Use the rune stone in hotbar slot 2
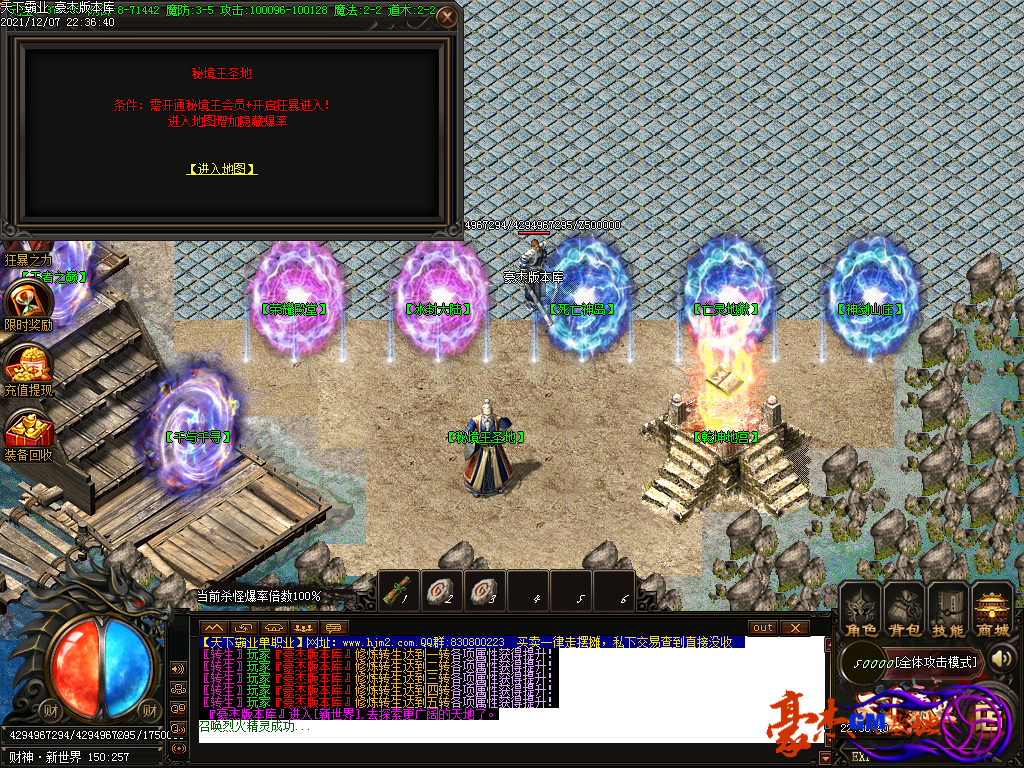This screenshot has height=768, width=1024. pyautogui.click(x=443, y=589)
